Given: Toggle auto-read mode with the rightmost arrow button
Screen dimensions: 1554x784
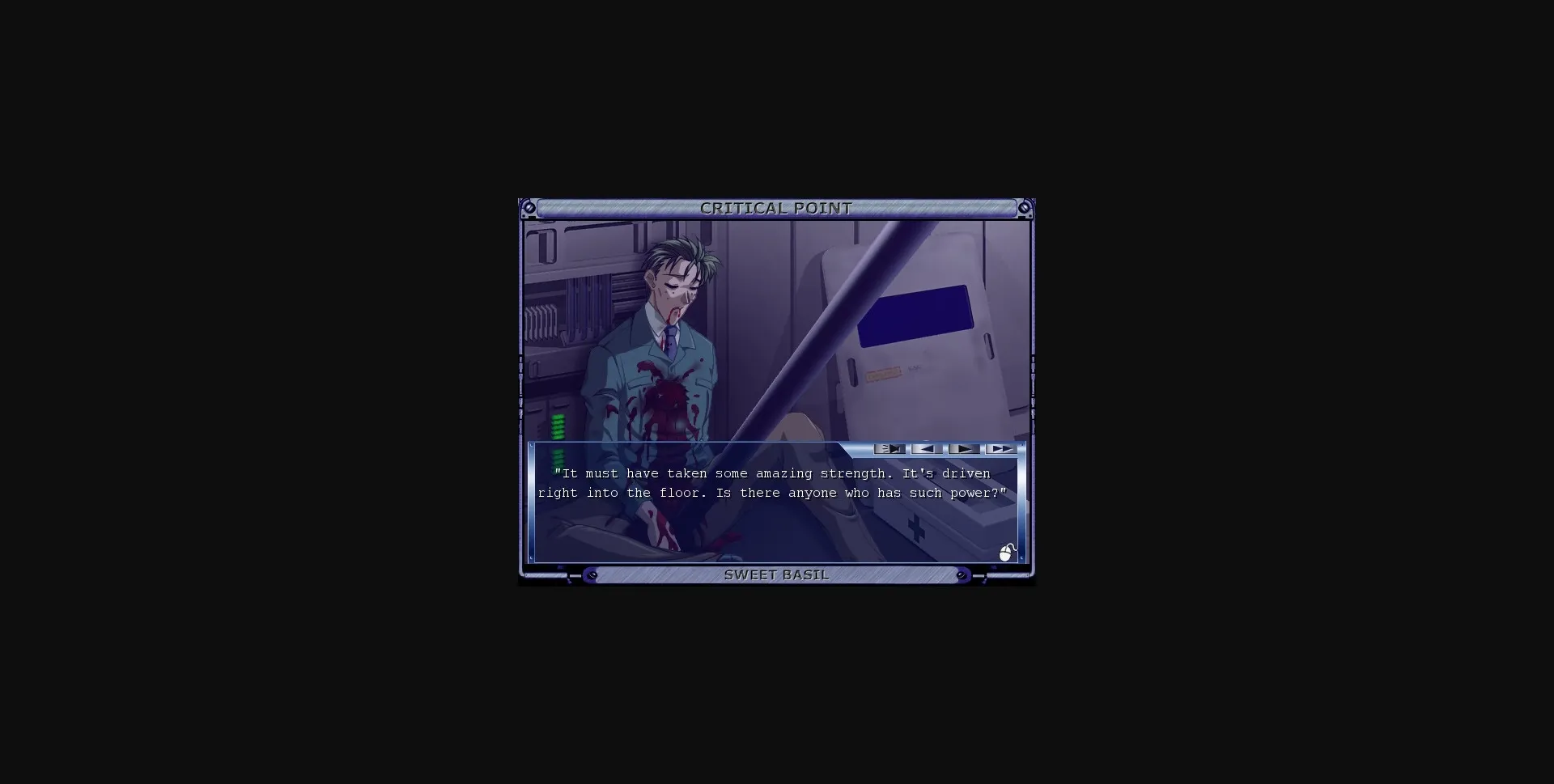Looking at the screenshot, I should [x=1001, y=449].
